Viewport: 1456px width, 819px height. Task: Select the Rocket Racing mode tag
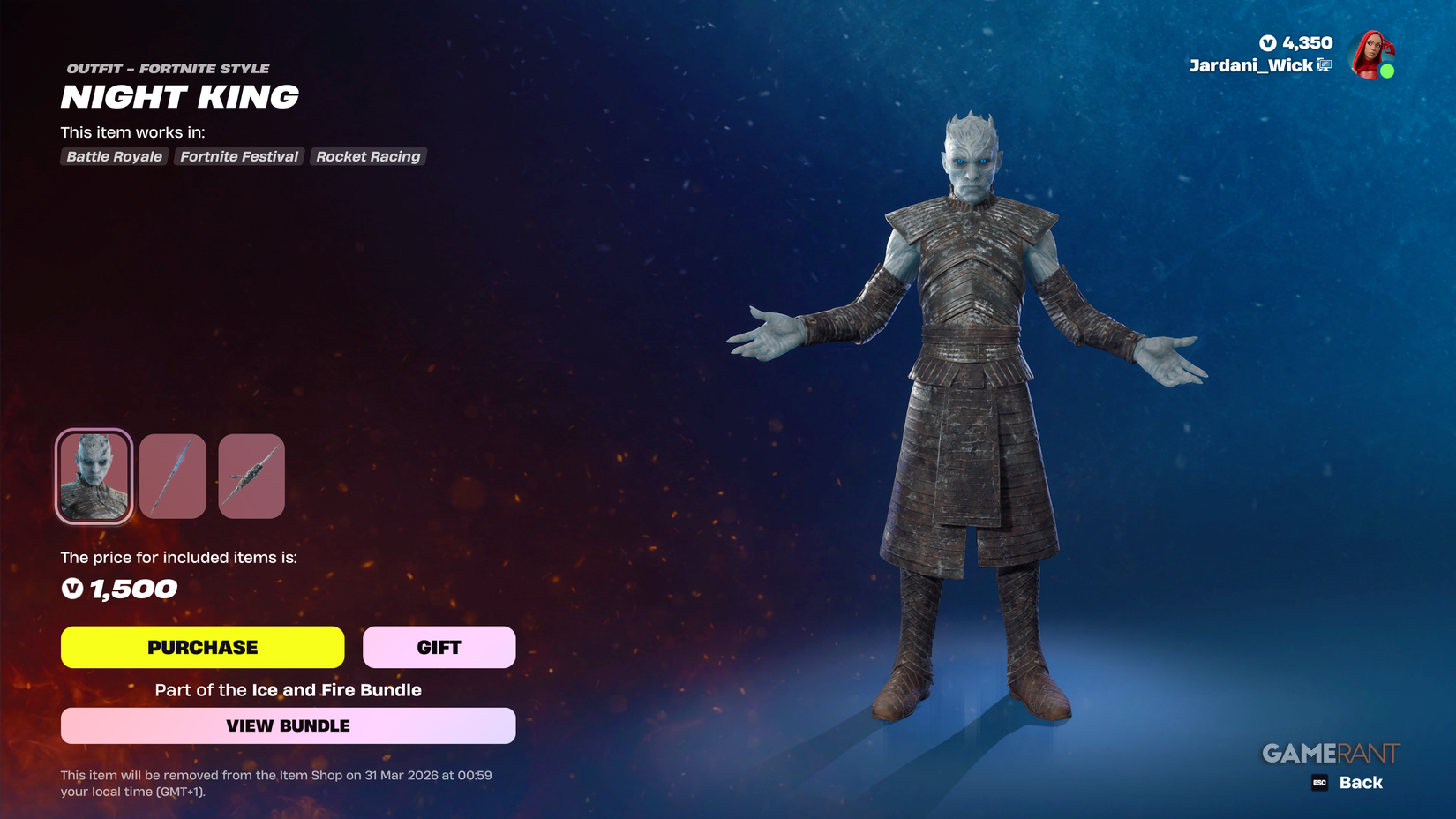click(368, 156)
